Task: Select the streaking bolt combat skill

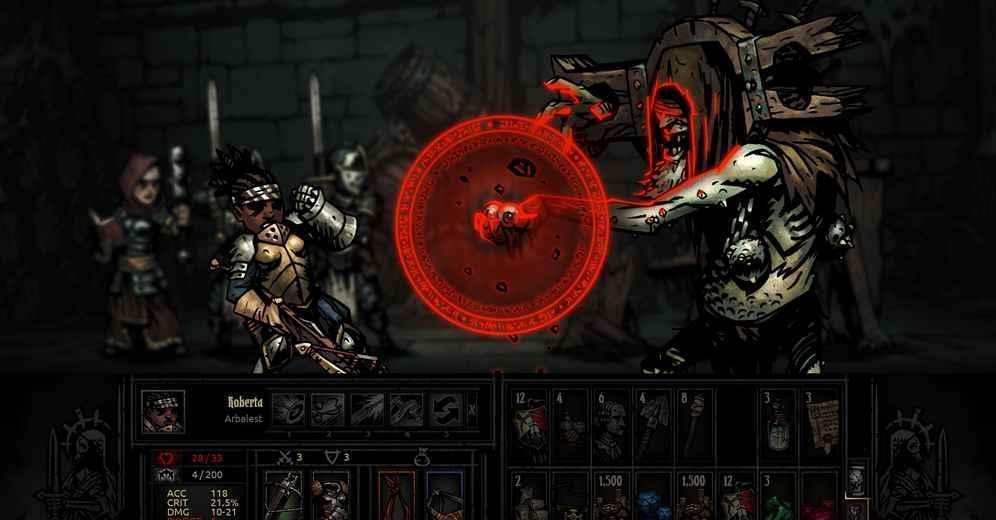Action: point(367,409)
